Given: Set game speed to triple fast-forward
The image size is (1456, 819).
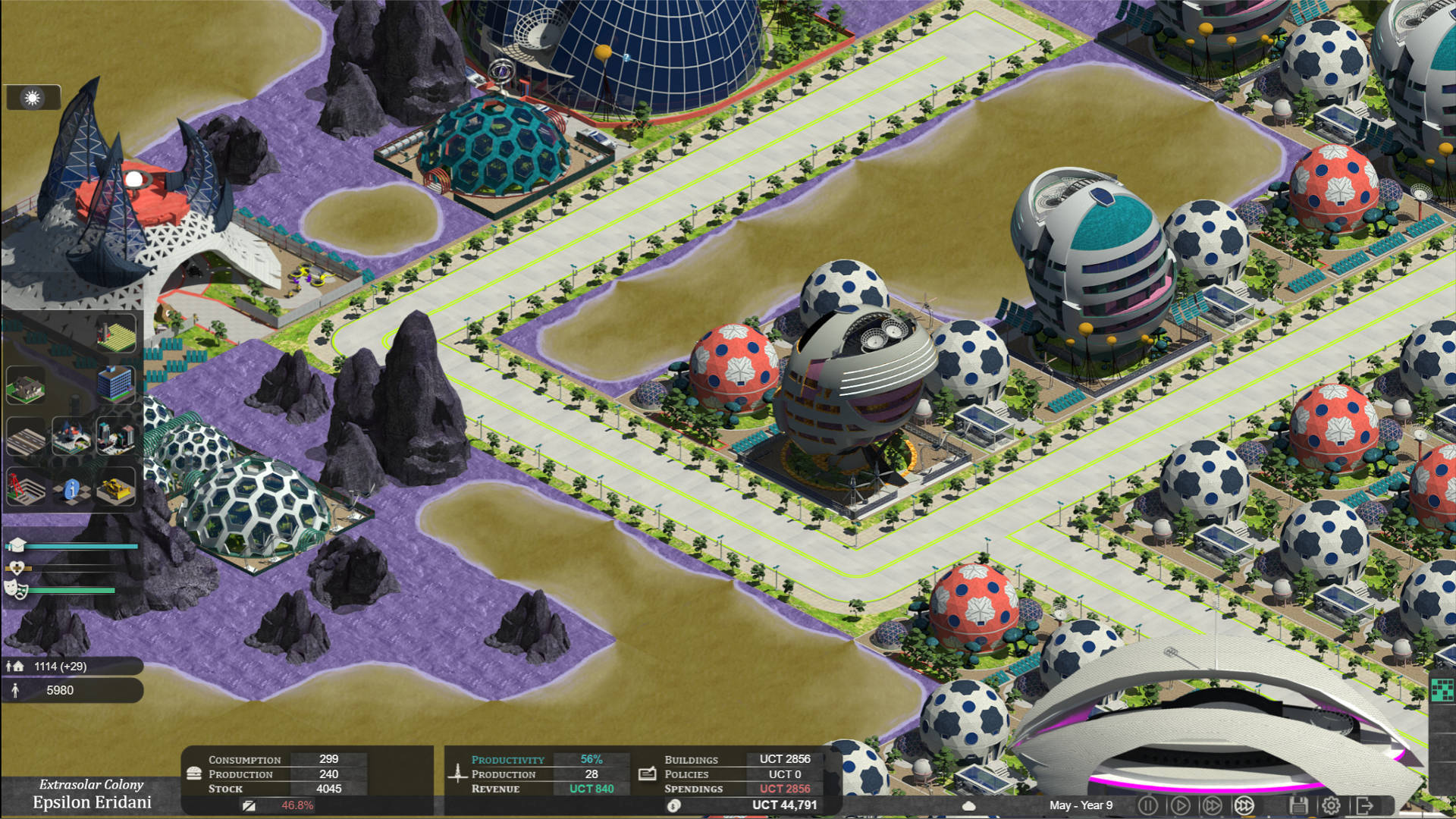Looking at the screenshot, I should pyautogui.click(x=1244, y=805).
